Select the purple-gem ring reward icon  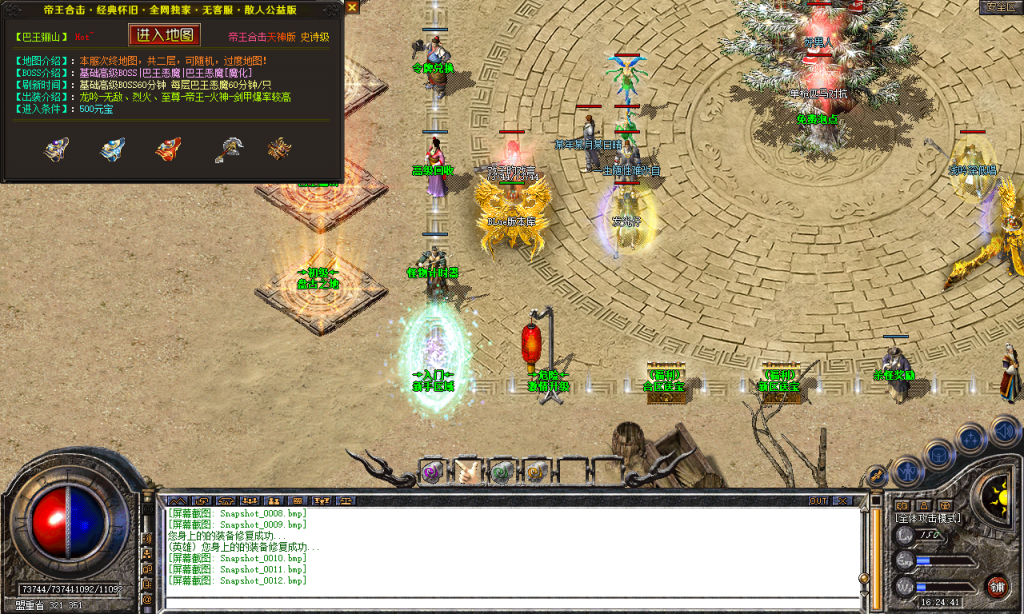(56, 150)
